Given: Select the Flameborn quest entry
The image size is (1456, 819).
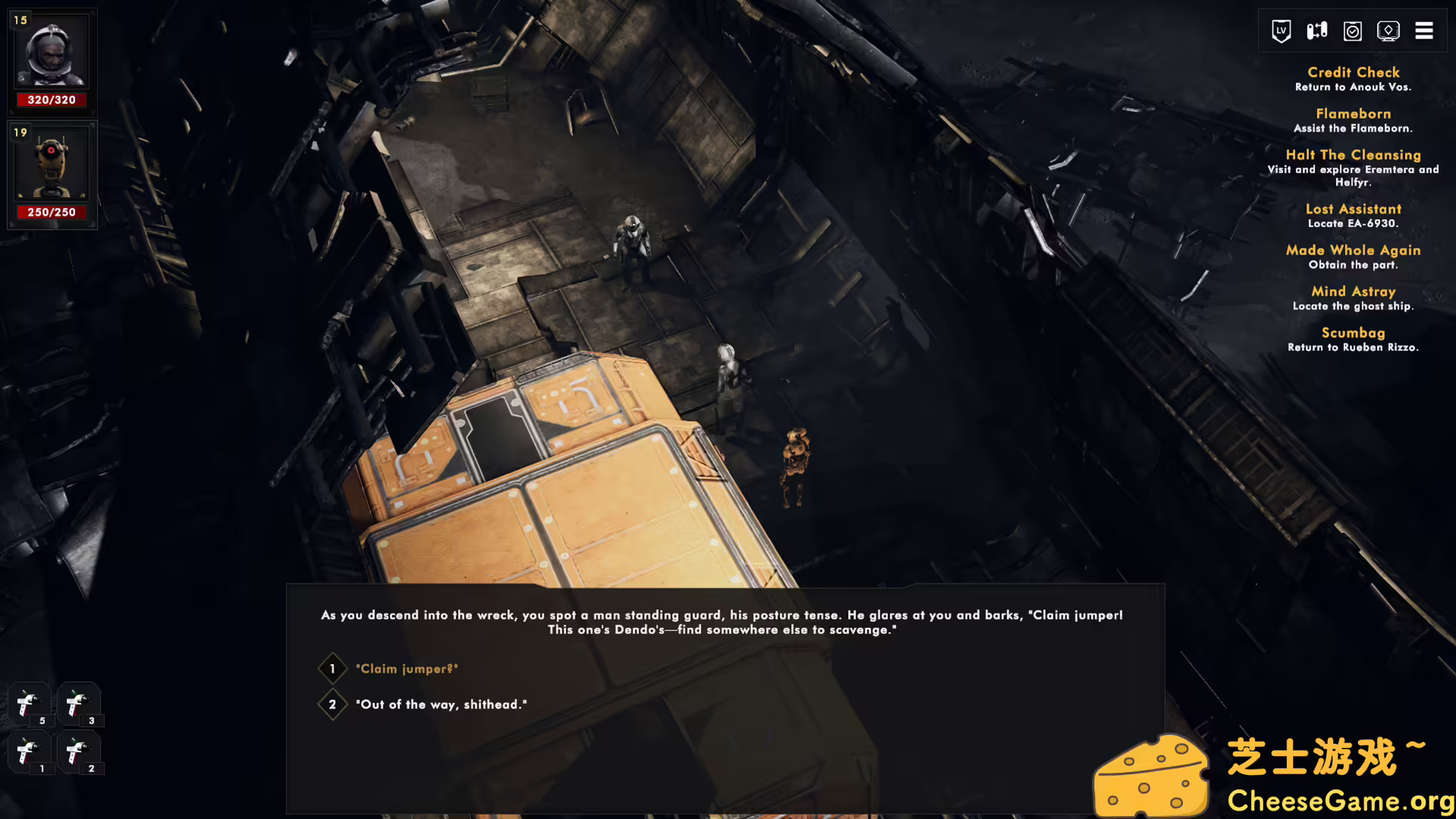Looking at the screenshot, I should tap(1354, 113).
